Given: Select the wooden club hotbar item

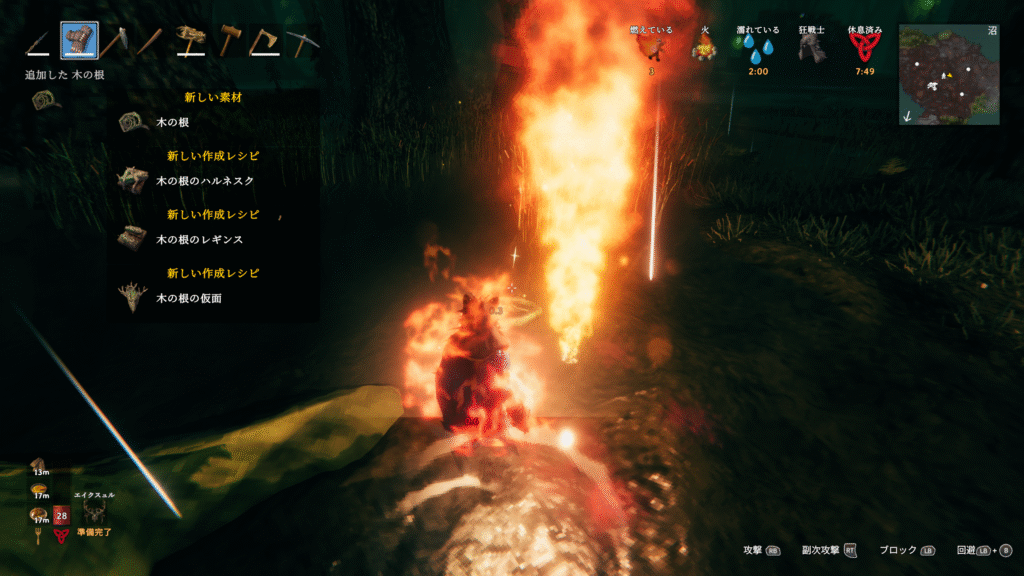Looking at the screenshot, I should point(151,42).
